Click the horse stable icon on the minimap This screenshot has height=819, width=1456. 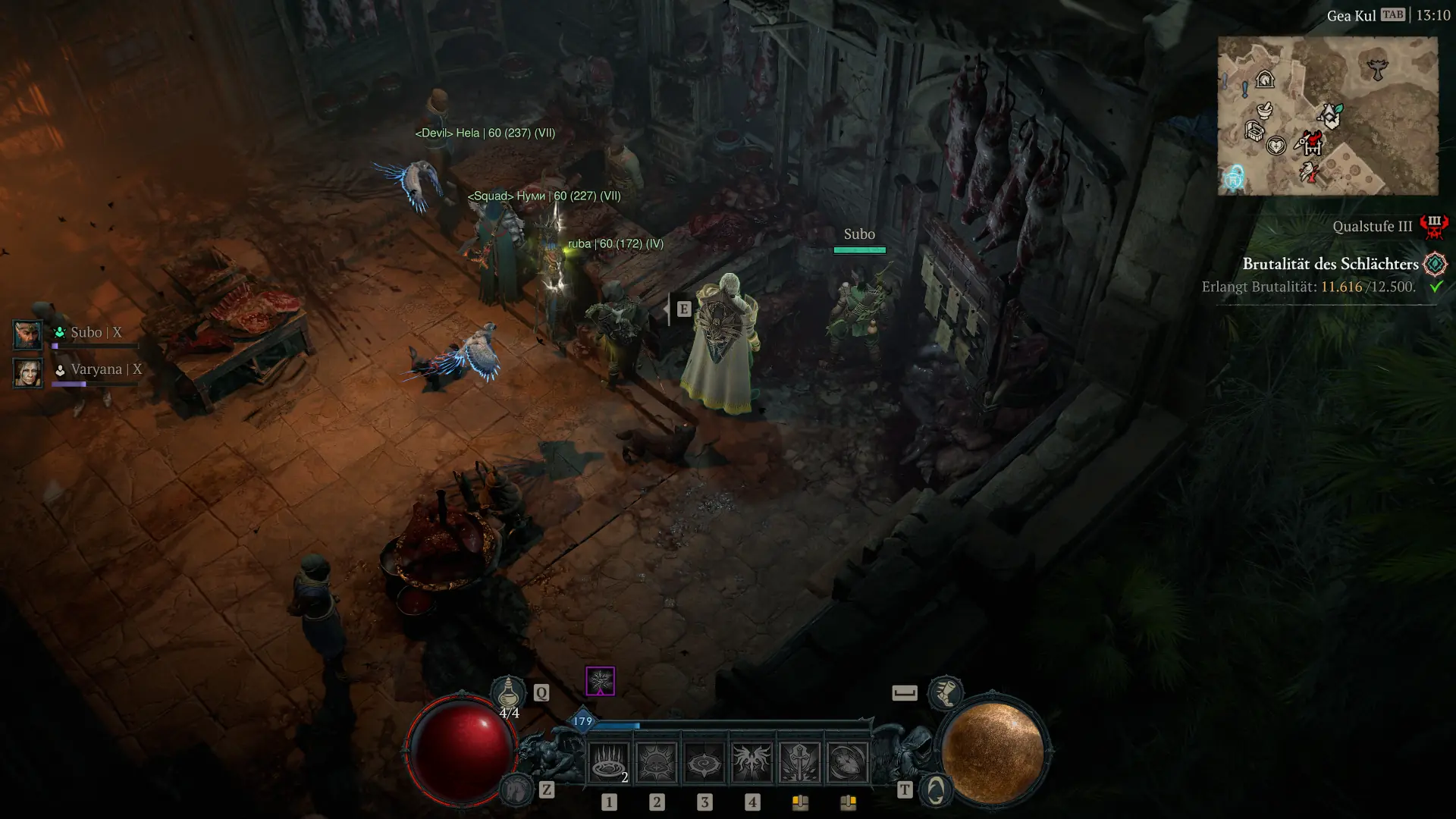pyautogui.click(x=1266, y=79)
